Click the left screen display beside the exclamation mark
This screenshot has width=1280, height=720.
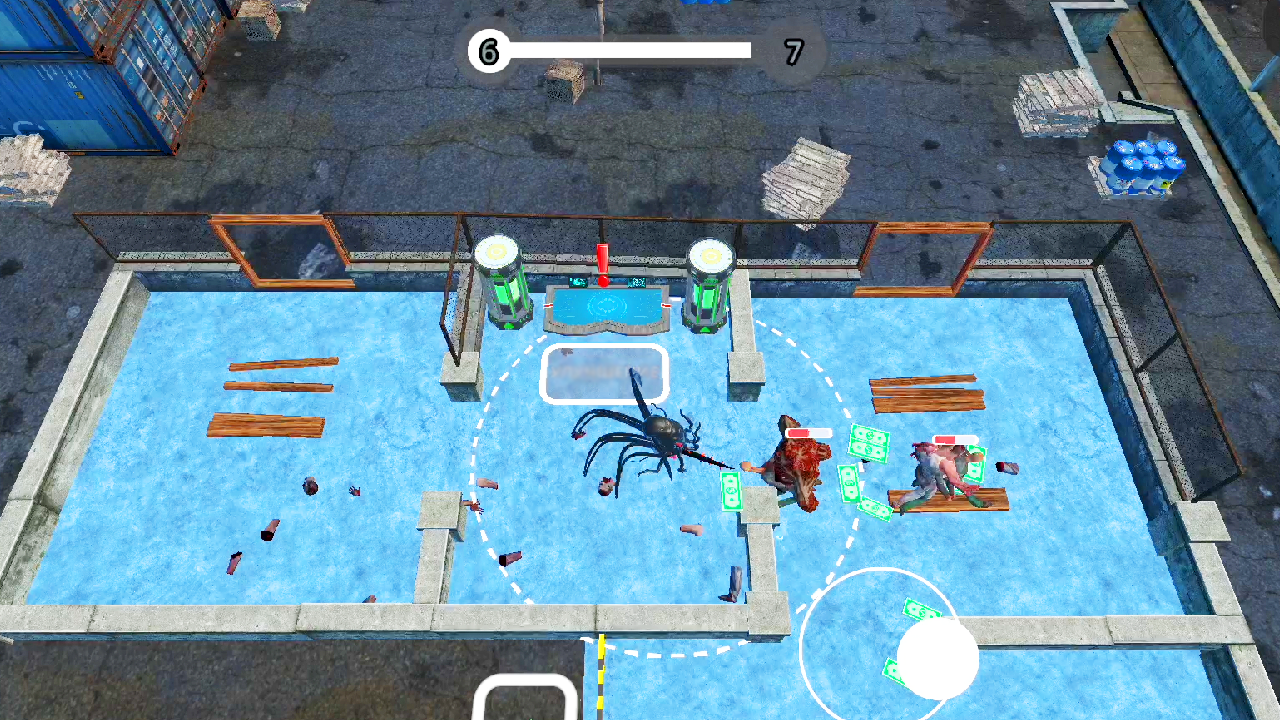click(x=578, y=282)
